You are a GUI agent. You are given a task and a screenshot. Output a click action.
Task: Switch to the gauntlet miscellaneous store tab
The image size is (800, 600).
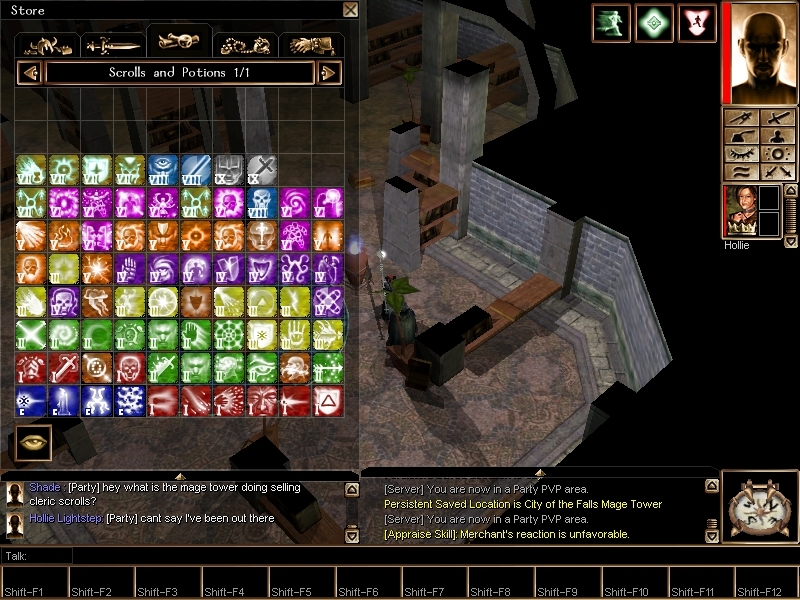click(310, 45)
